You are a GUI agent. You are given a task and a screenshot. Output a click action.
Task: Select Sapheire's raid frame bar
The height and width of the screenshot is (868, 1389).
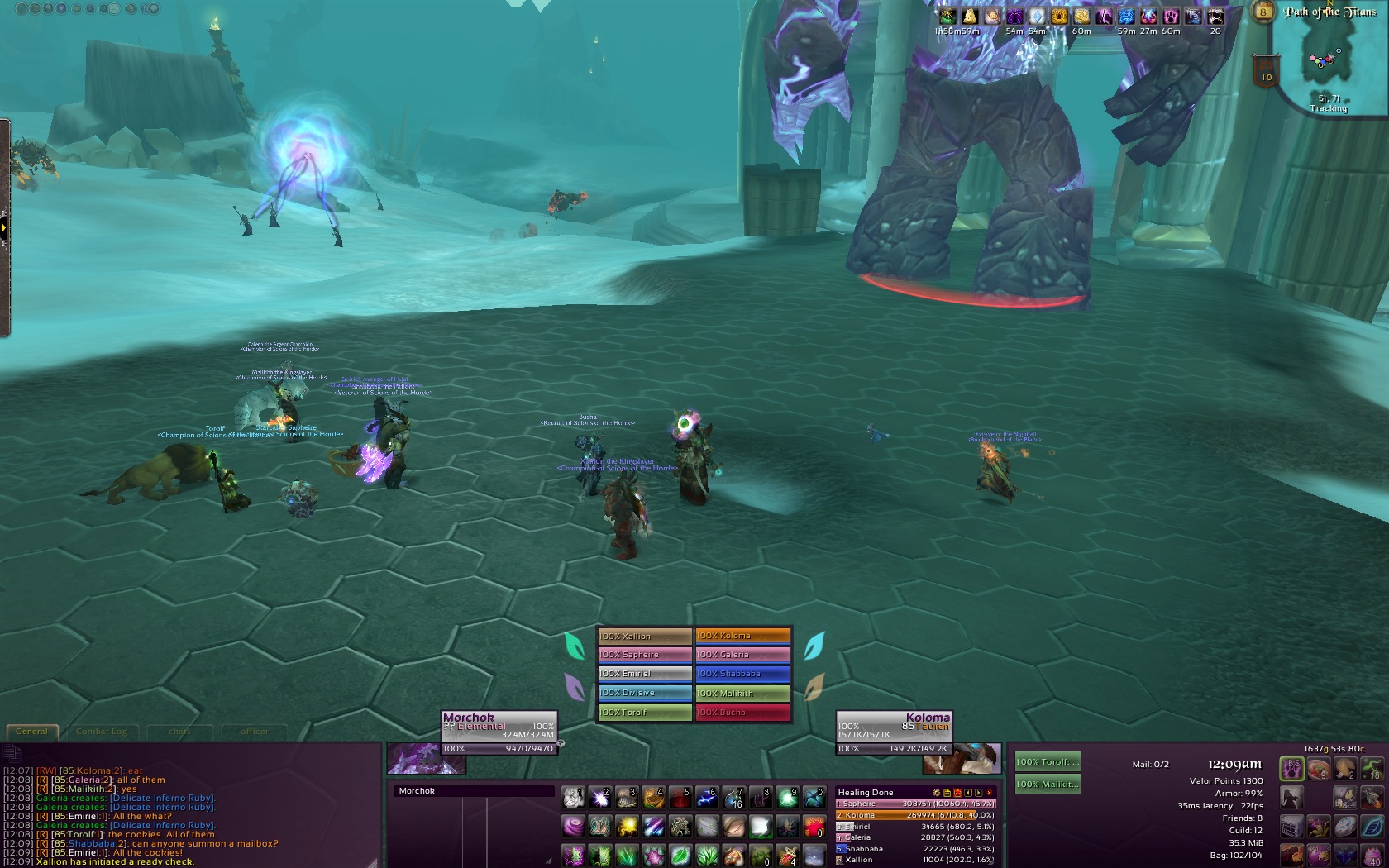(644, 655)
